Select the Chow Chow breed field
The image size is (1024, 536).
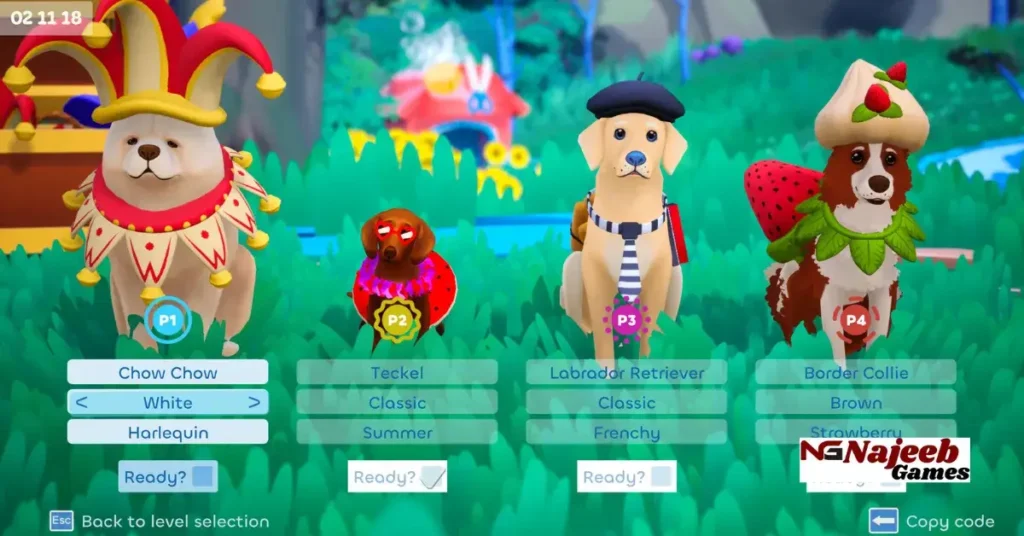click(x=168, y=373)
